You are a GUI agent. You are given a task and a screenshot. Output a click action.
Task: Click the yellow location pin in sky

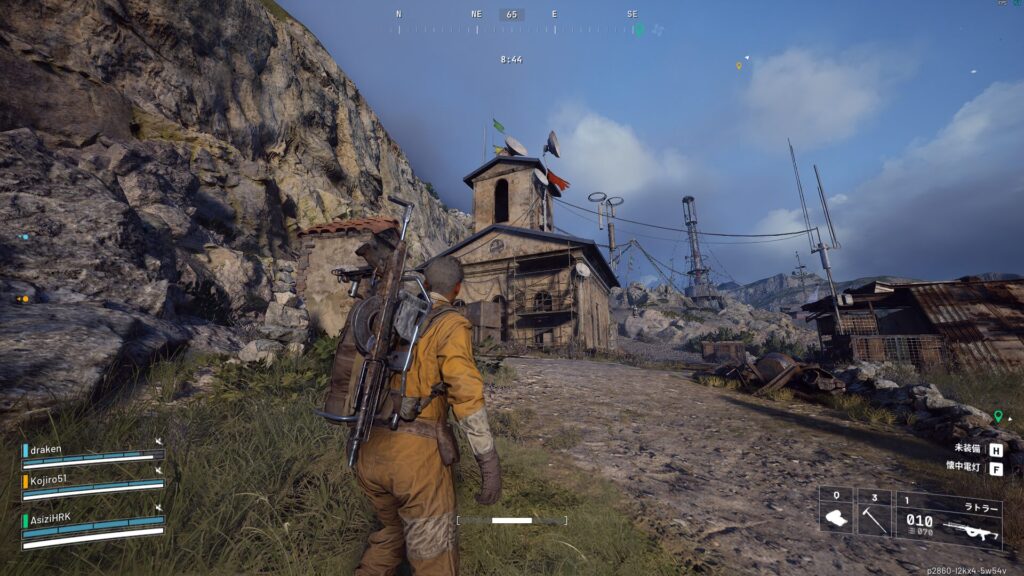pyautogui.click(x=739, y=66)
